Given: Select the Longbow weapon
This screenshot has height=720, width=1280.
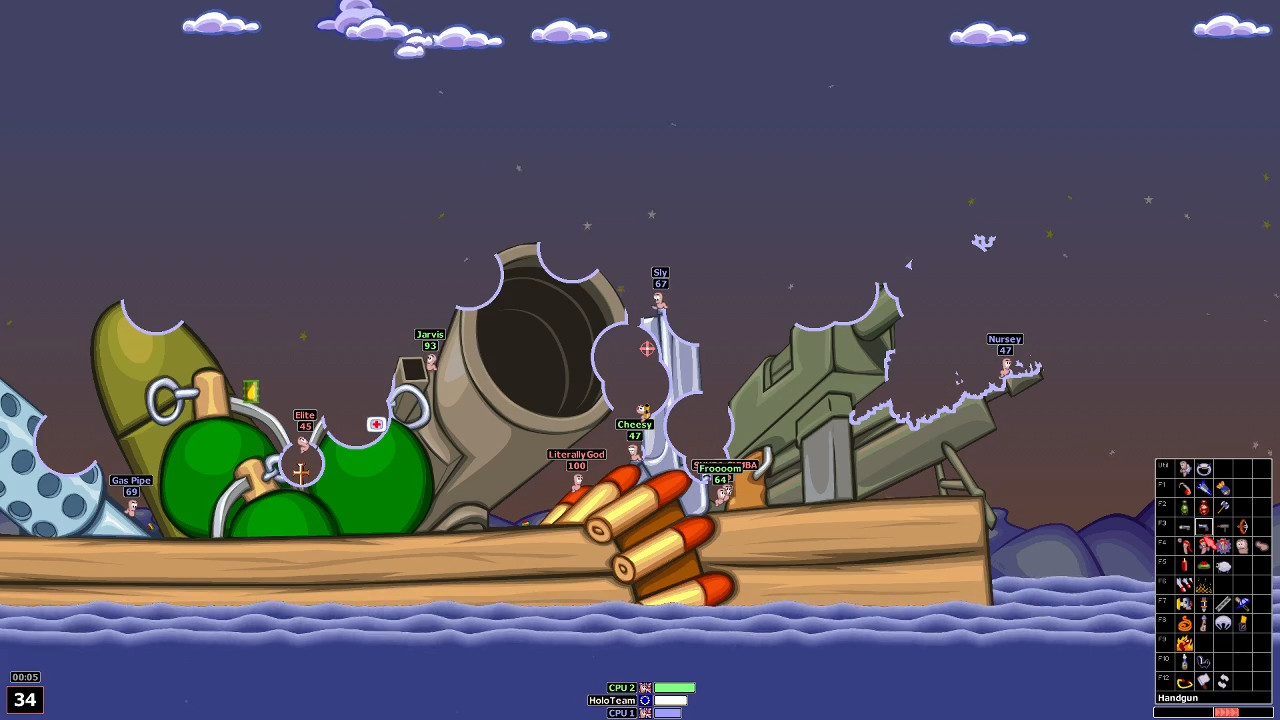Looking at the screenshot, I should pyautogui.click(x=1242, y=527).
